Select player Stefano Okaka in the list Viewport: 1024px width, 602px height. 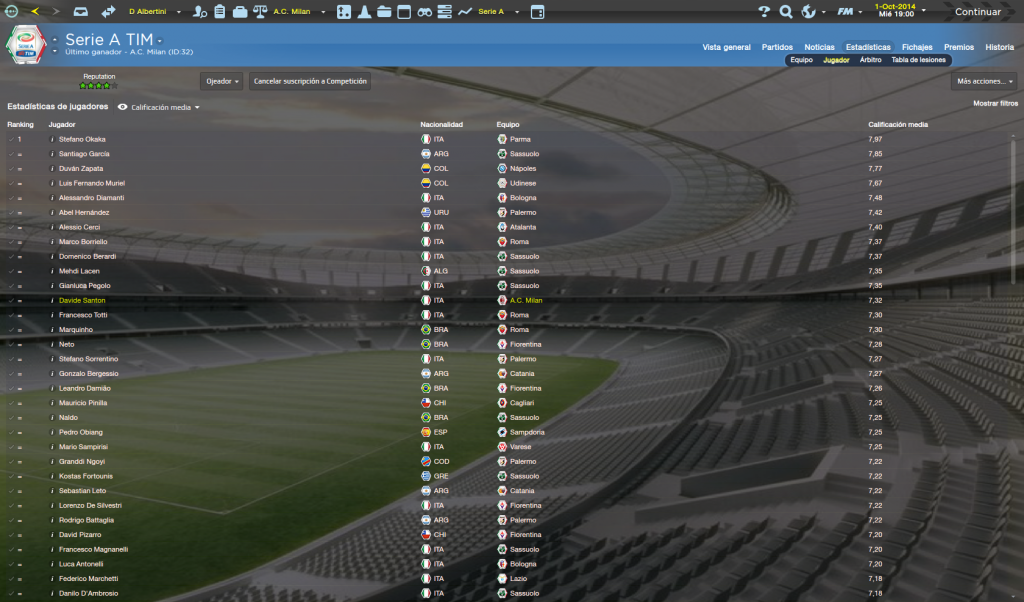[x=82, y=139]
